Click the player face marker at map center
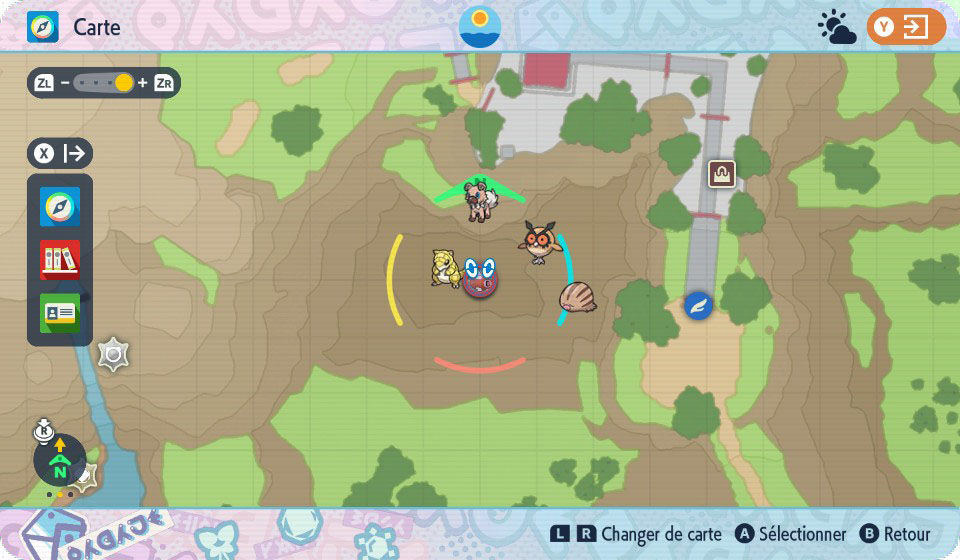 point(481,277)
